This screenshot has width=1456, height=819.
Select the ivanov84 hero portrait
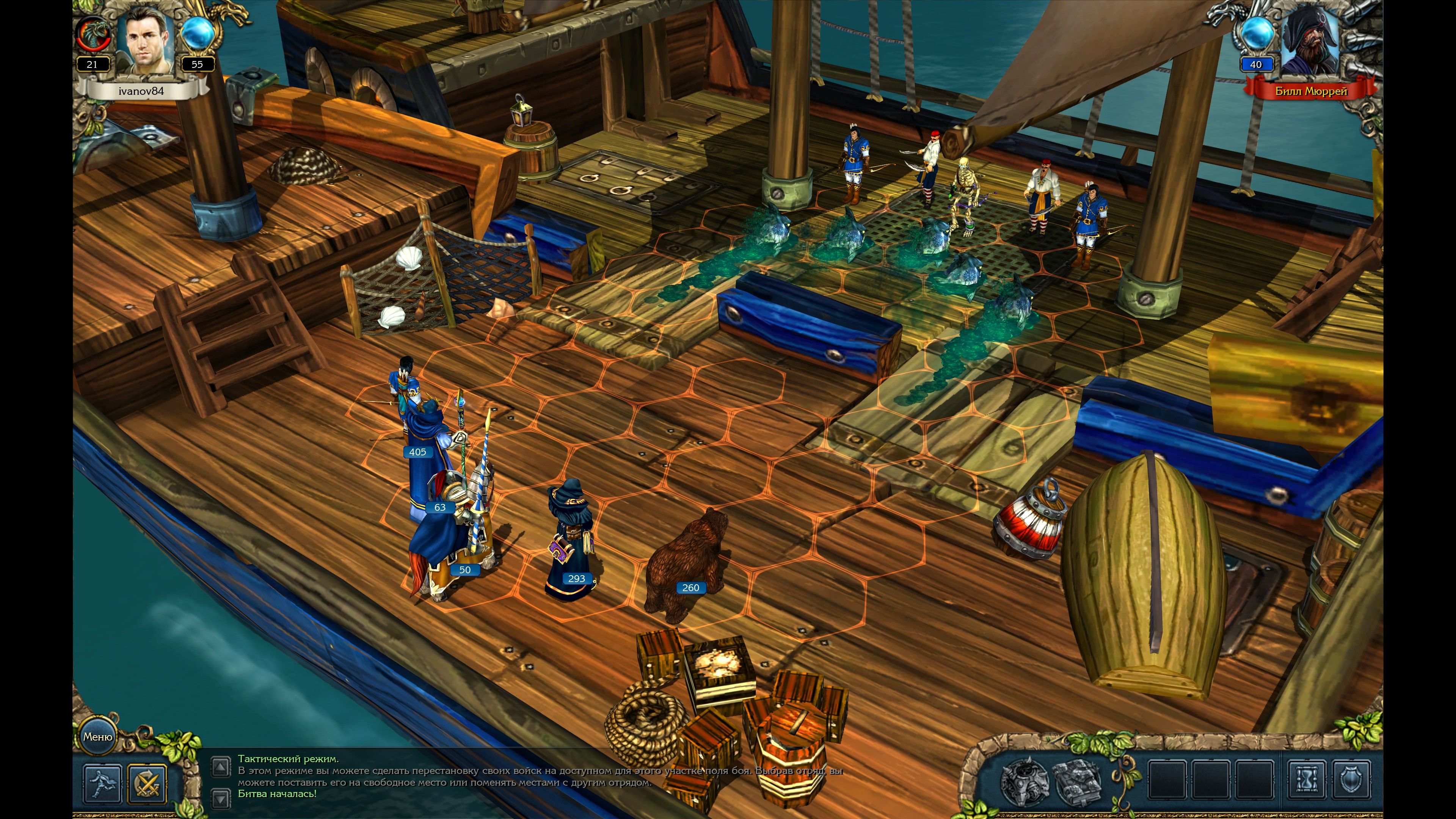[146, 42]
